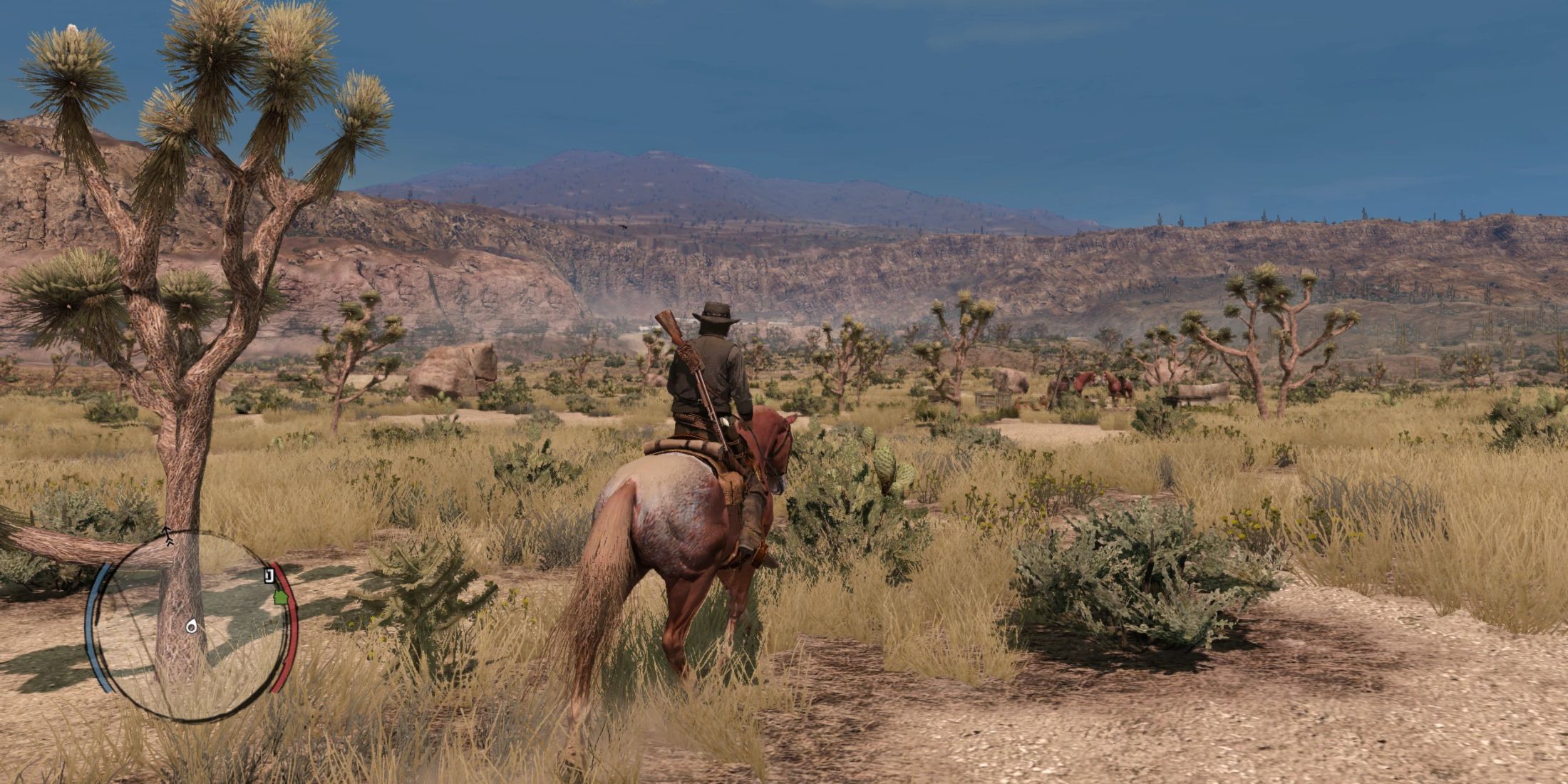The height and width of the screenshot is (784, 1568).
Task: Click John Marston's cowboy hat
Action: (x=715, y=314)
